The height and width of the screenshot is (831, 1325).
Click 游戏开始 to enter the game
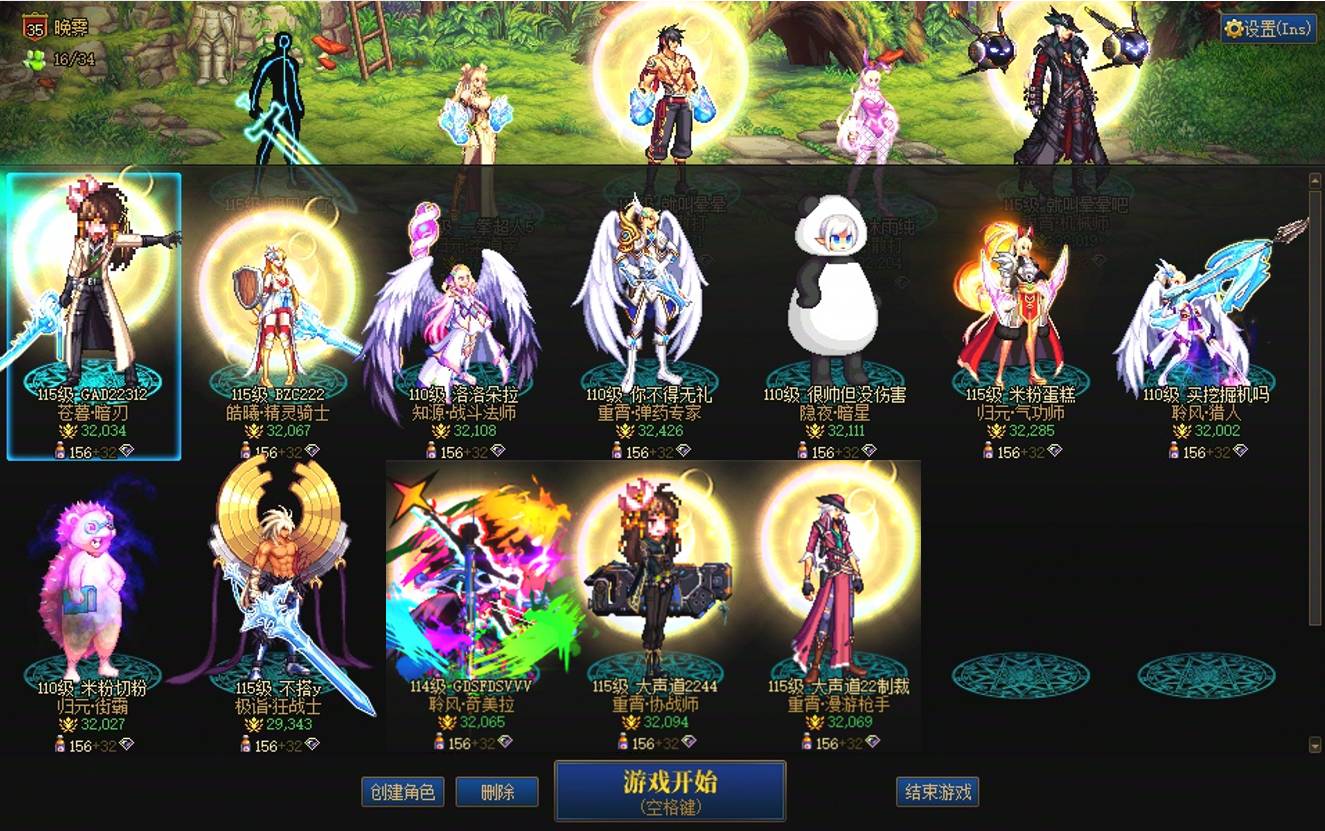(670, 790)
